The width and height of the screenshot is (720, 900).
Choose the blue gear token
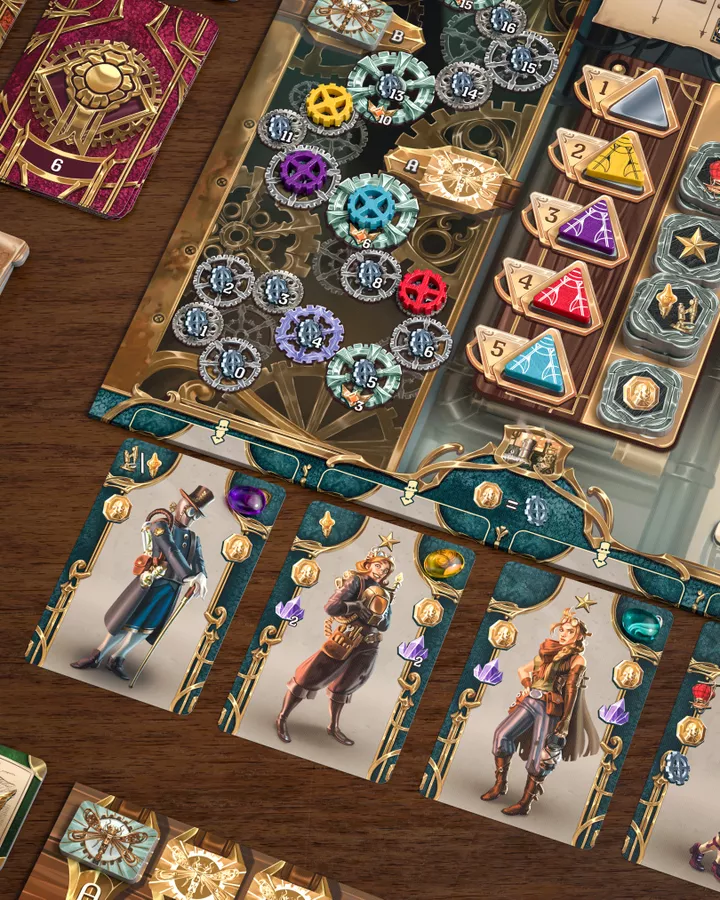coord(372,206)
